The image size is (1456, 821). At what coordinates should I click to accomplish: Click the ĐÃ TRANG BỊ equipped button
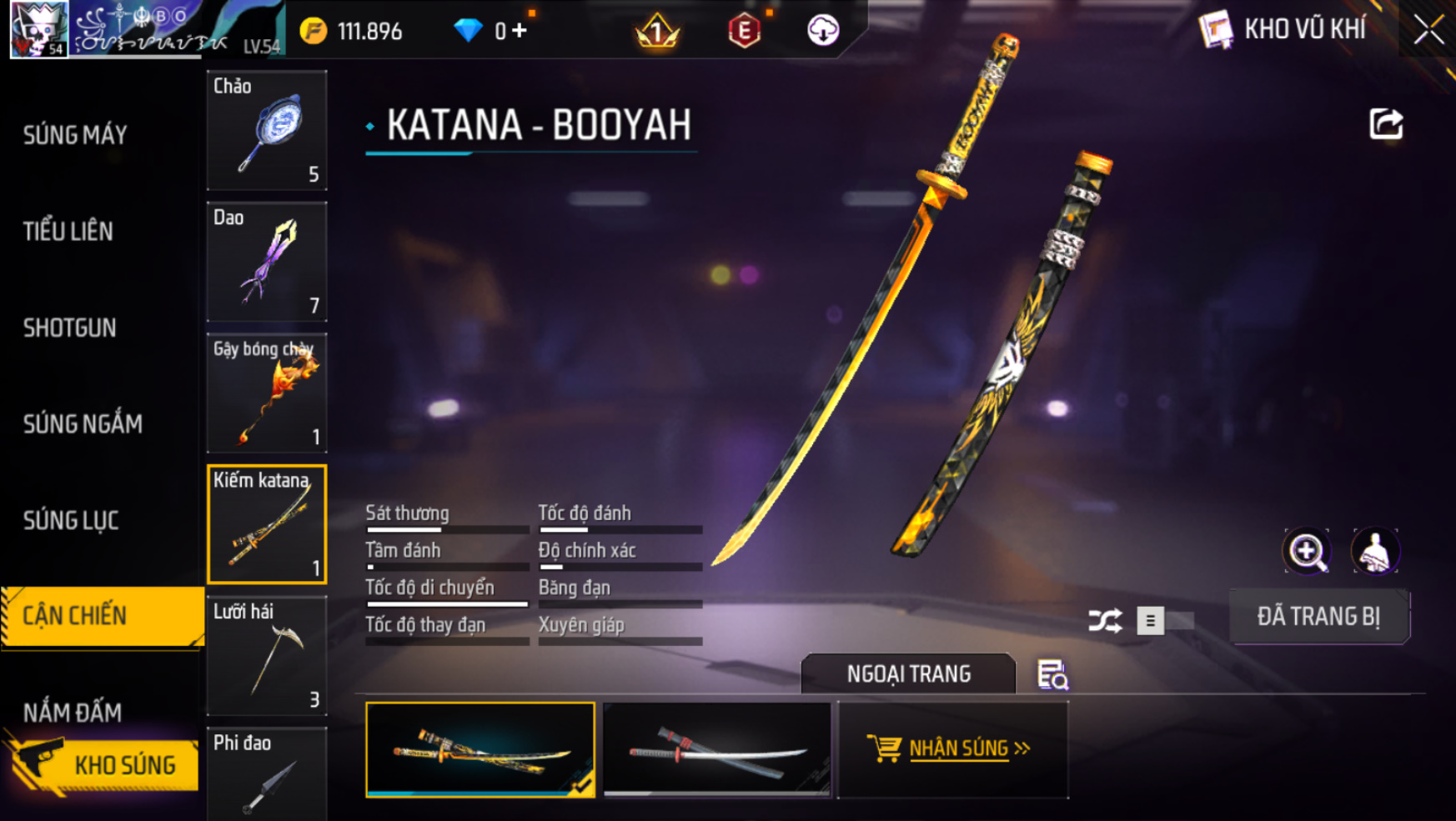tap(1319, 617)
